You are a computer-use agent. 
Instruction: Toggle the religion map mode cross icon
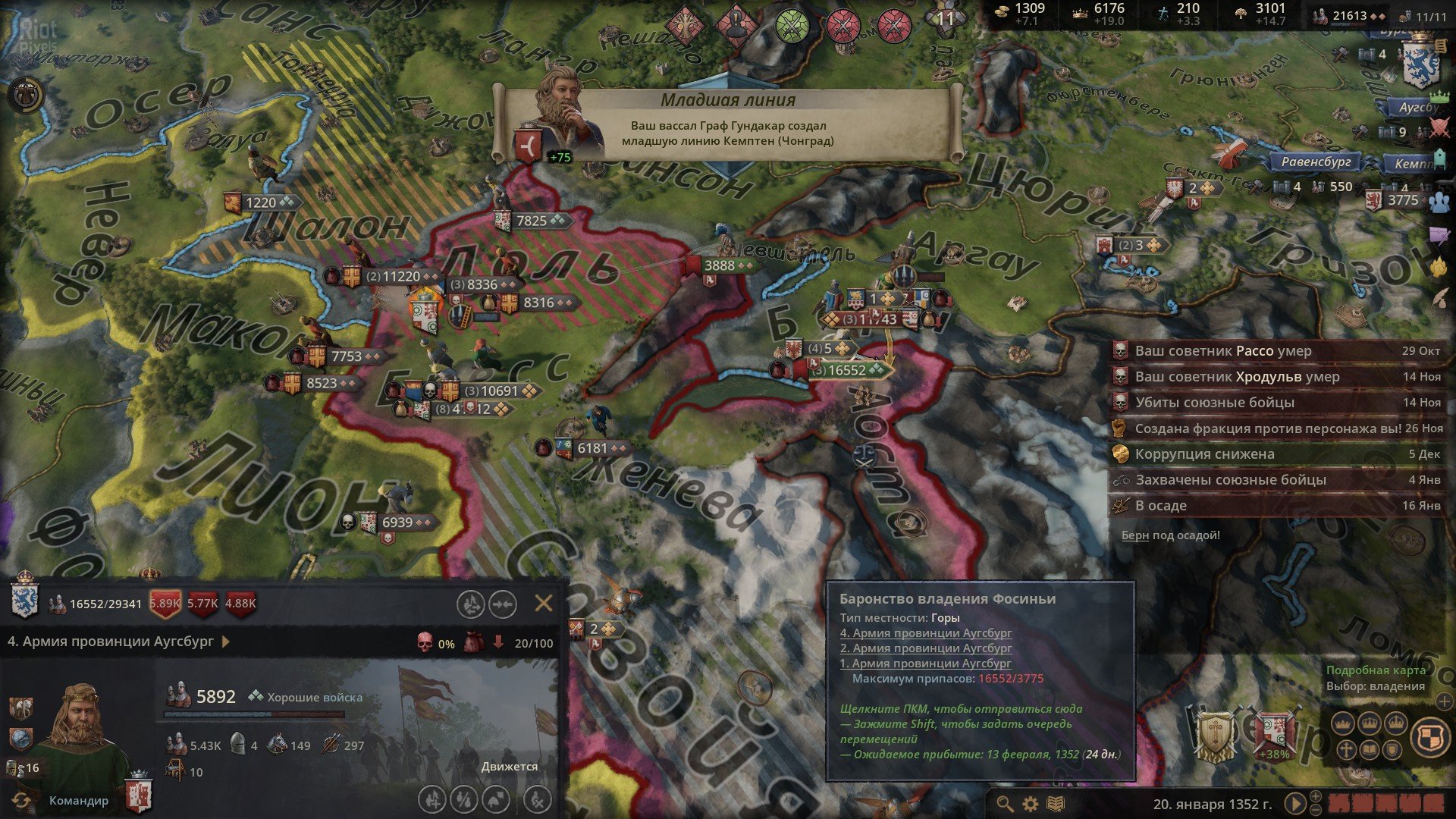tap(1345, 748)
